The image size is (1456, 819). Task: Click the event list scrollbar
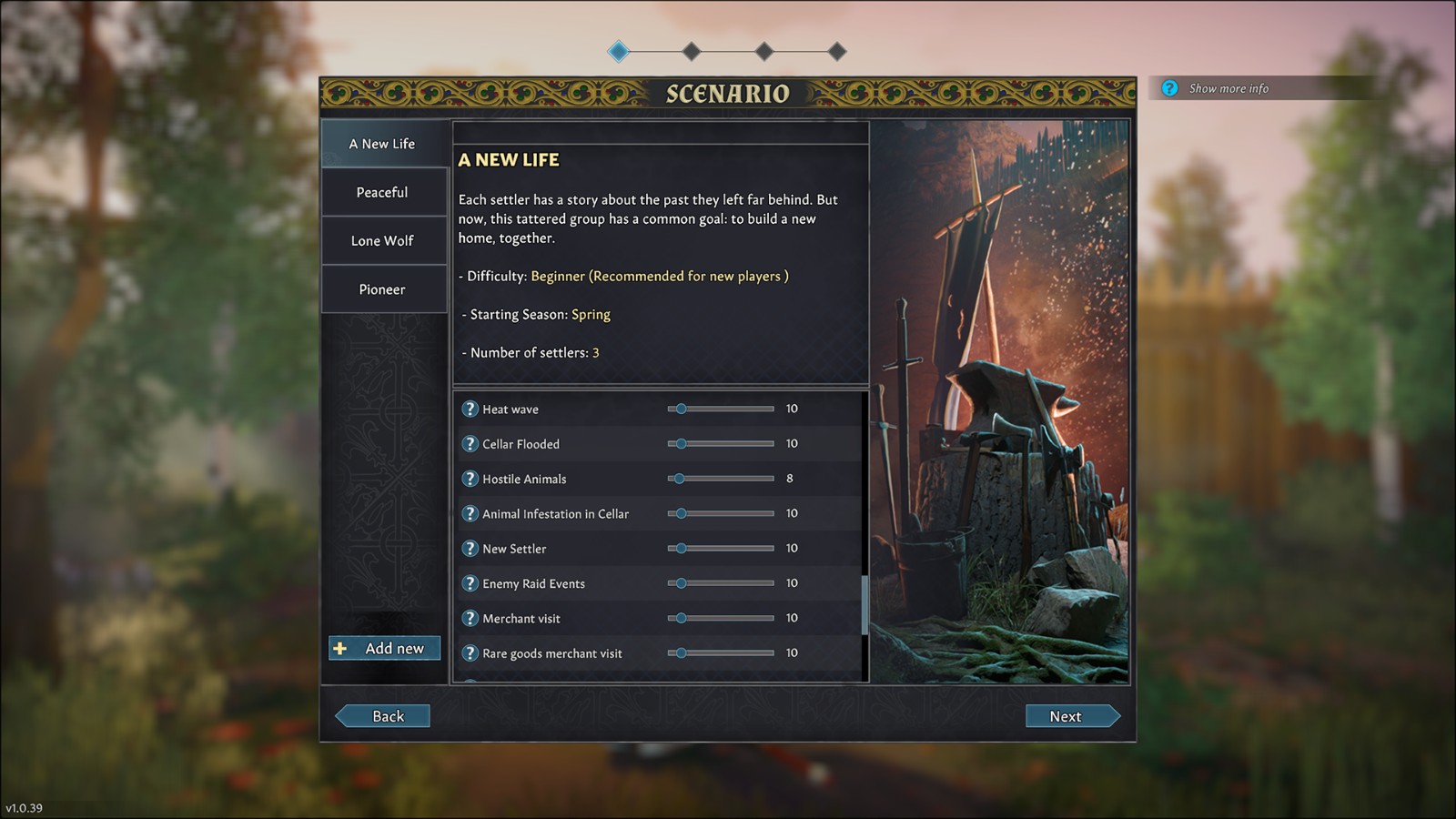[864, 604]
